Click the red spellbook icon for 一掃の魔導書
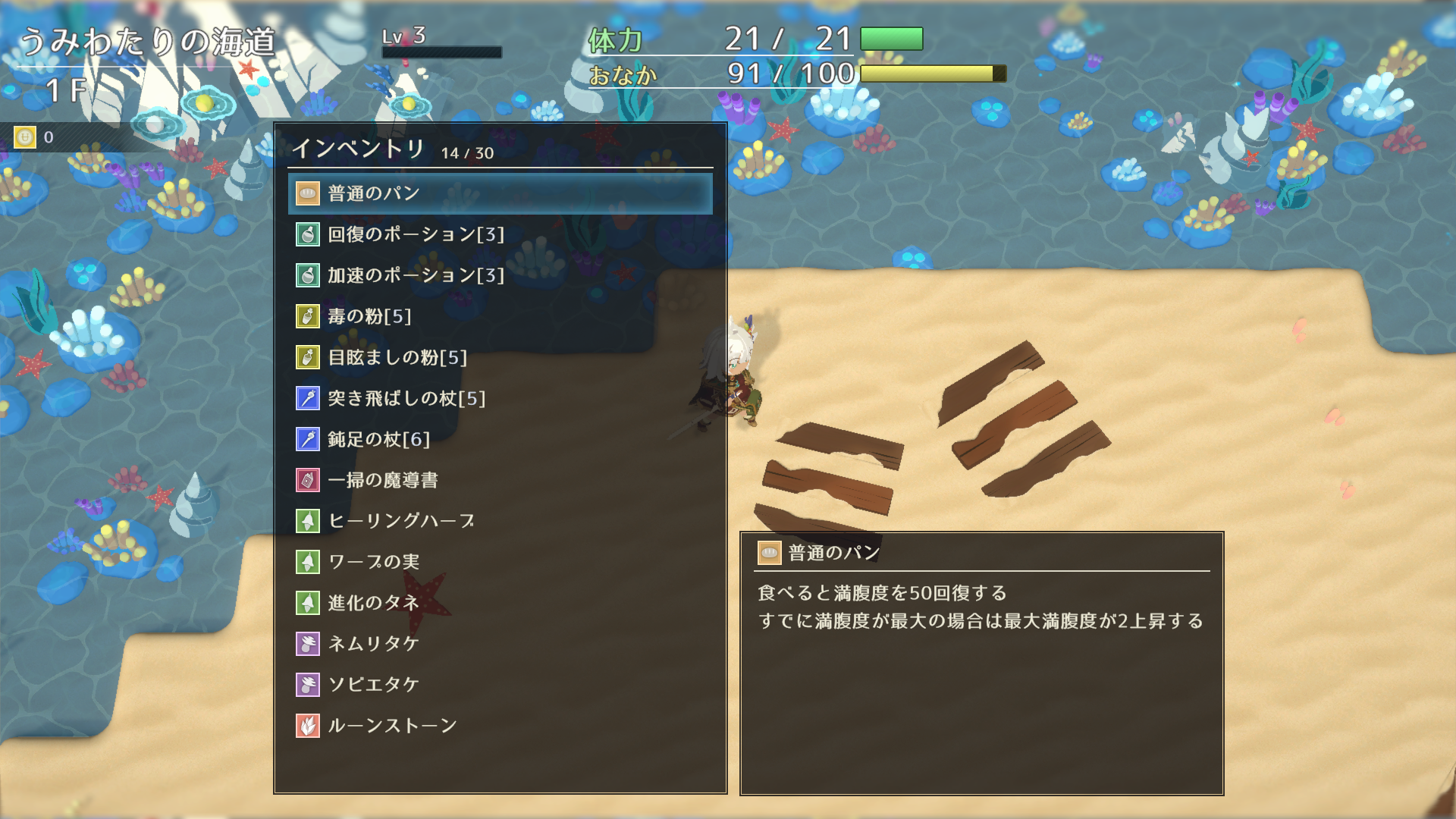1456x819 pixels. 307,480
